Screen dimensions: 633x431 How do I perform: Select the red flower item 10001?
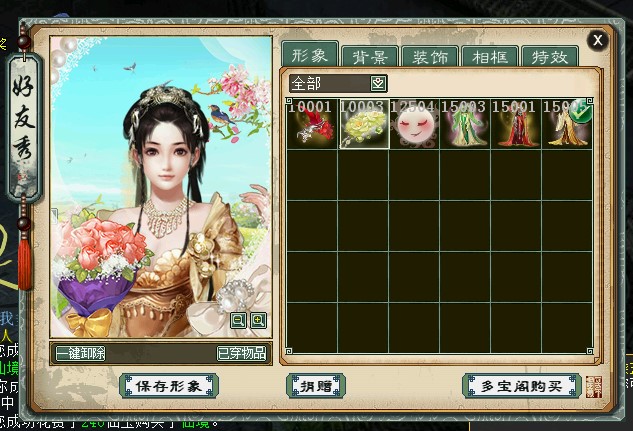point(312,125)
